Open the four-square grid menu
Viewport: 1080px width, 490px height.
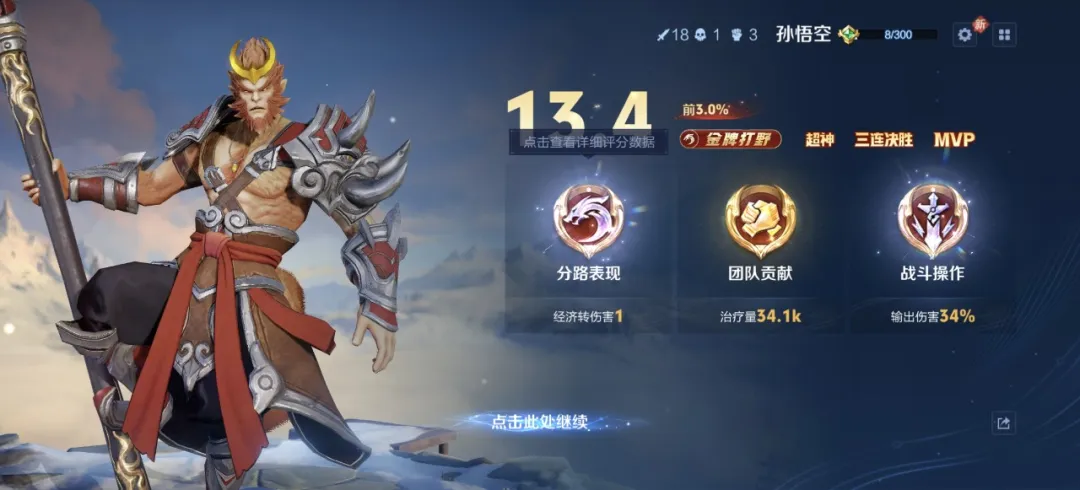(1004, 35)
